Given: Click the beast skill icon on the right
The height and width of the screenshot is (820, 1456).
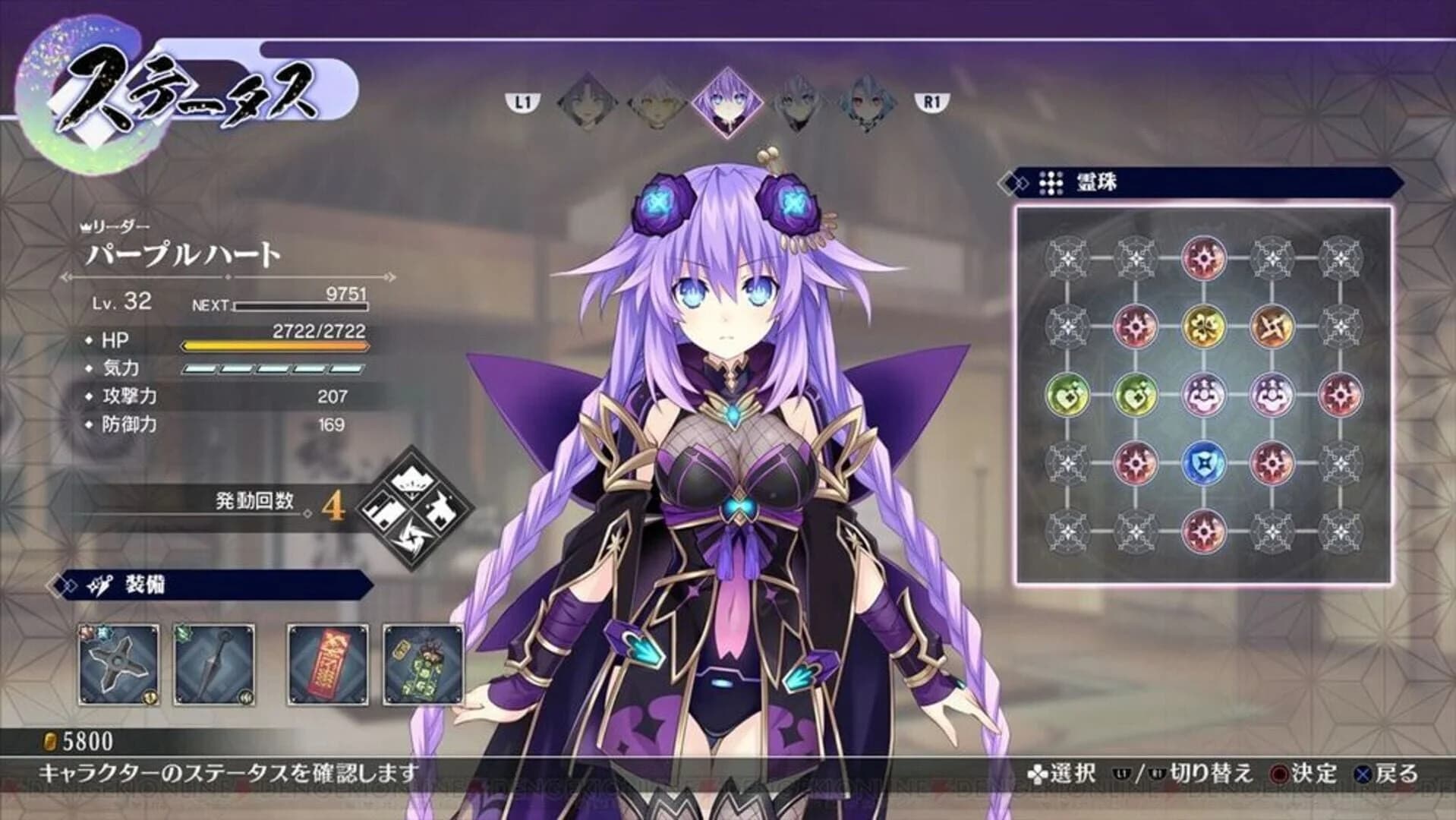Looking at the screenshot, I should tap(442, 509).
